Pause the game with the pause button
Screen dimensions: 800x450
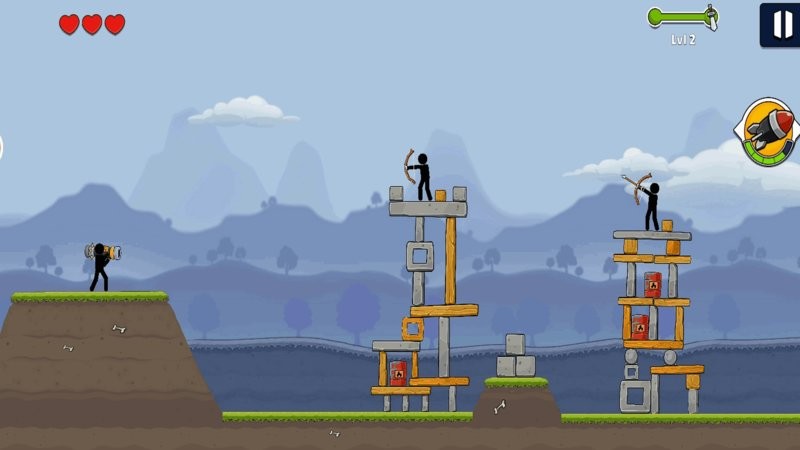click(x=779, y=24)
